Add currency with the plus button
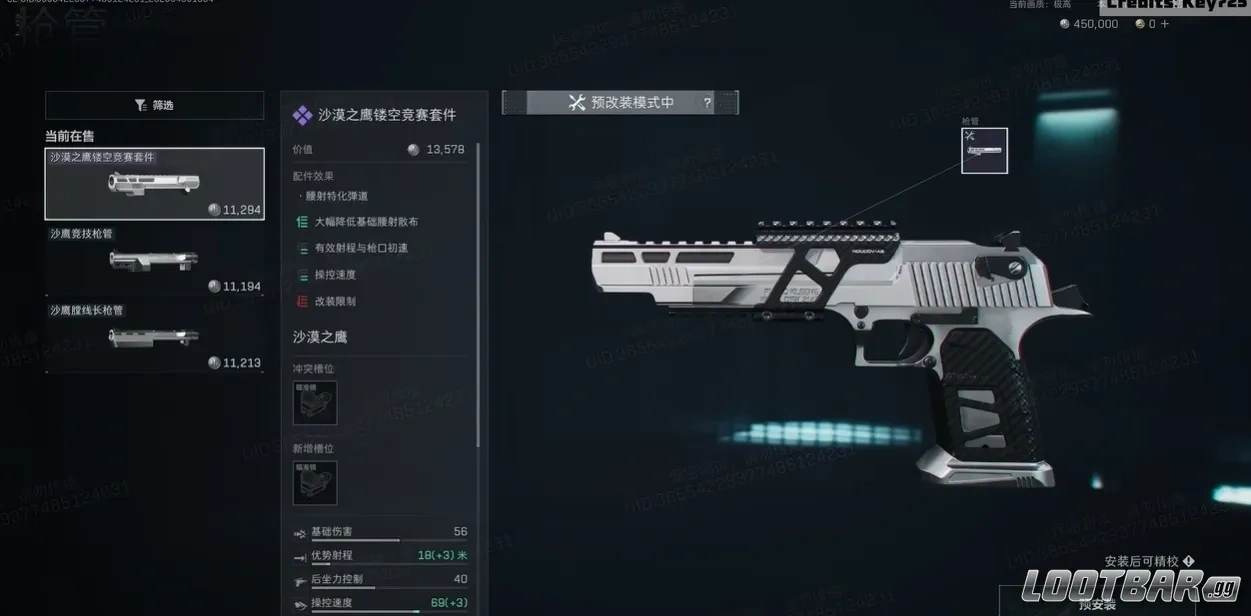 click(x=1165, y=24)
